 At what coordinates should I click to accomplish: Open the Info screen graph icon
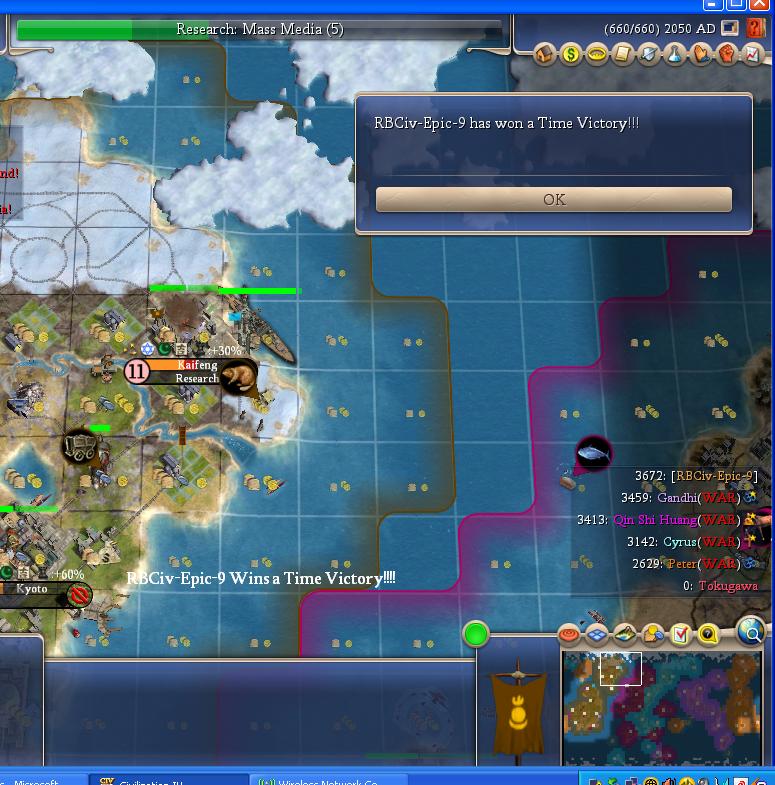tap(753, 54)
